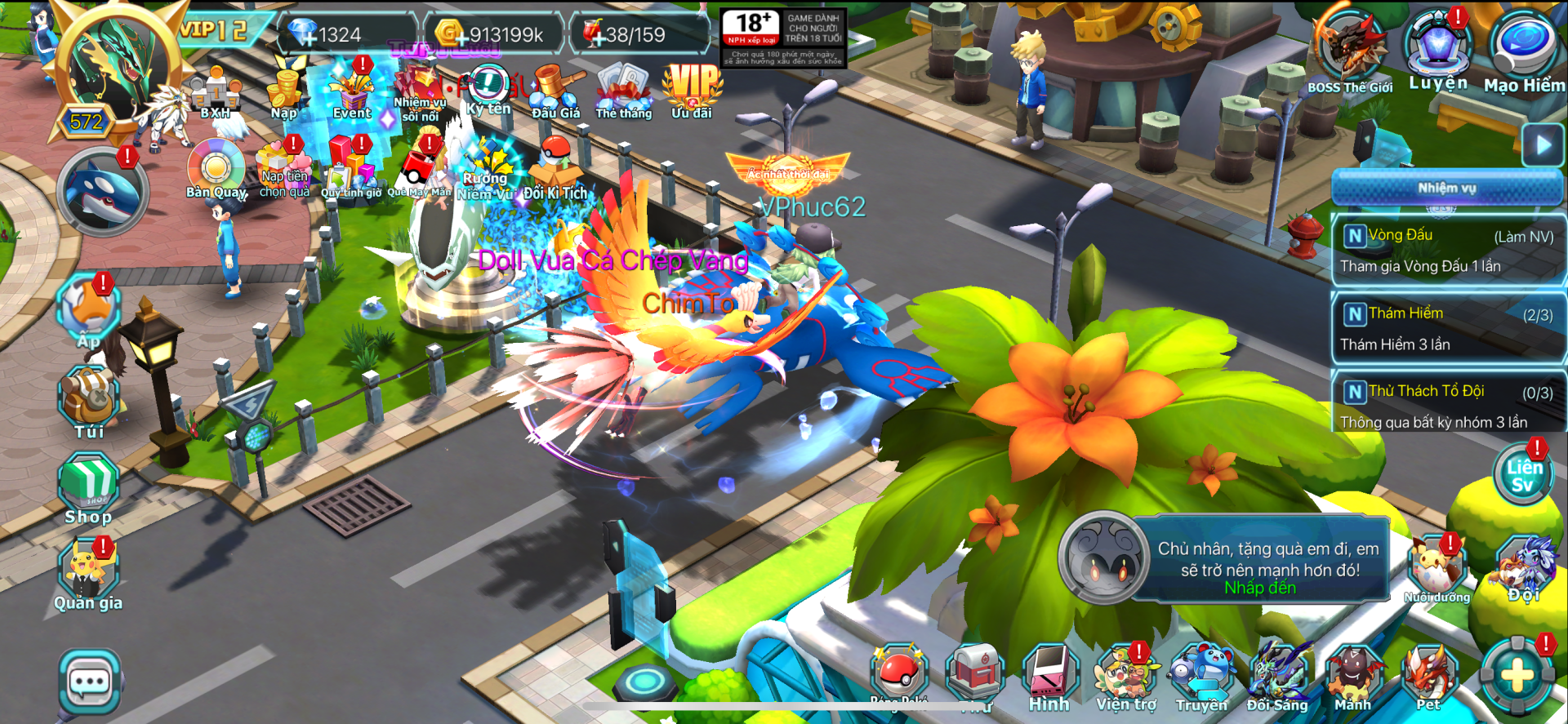Open BOSS Thế Giới world boss
The width and height of the screenshot is (1568, 724).
pyautogui.click(x=1350, y=49)
